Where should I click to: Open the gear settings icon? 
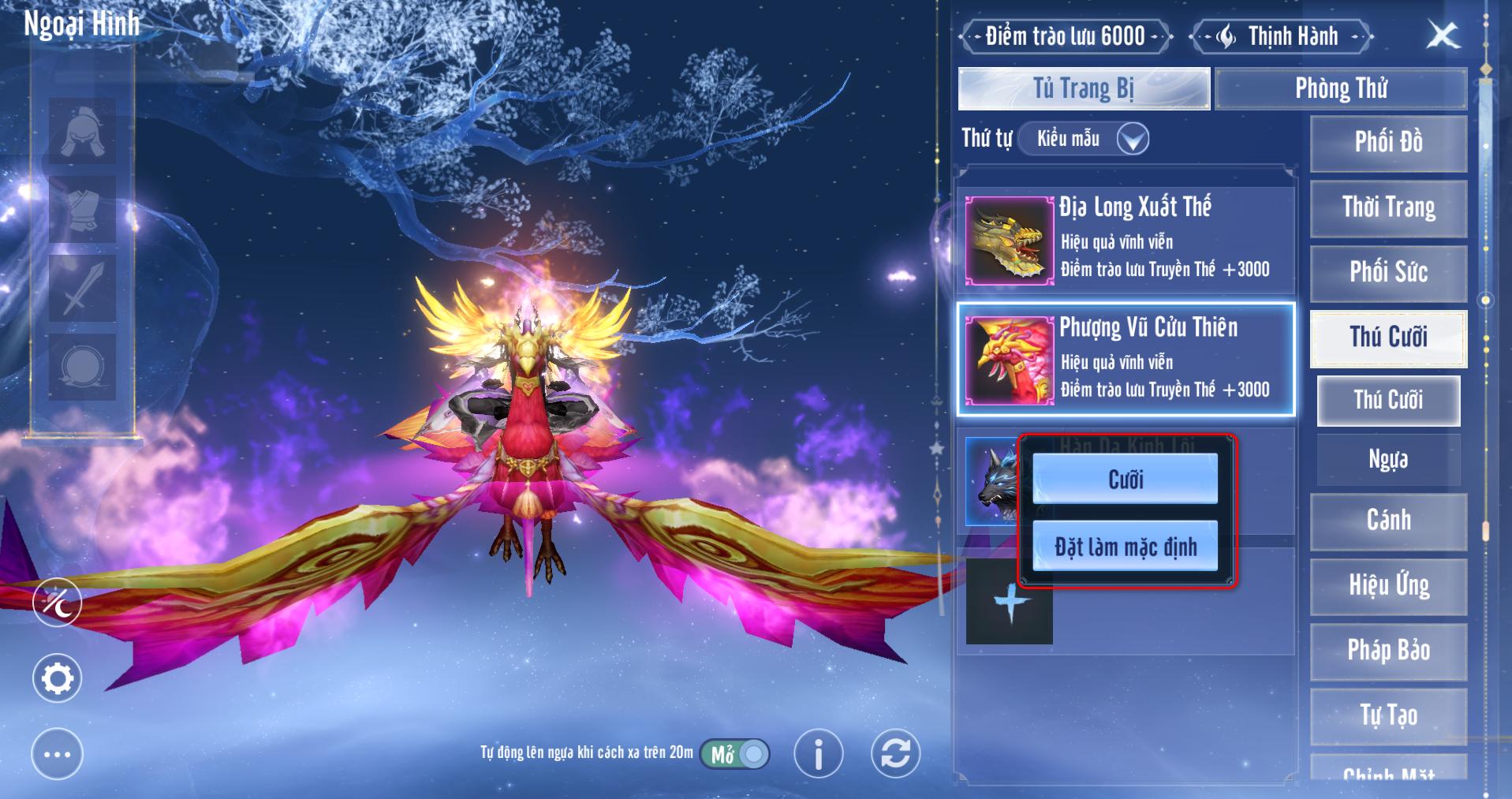pyautogui.click(x=58, y=678)
